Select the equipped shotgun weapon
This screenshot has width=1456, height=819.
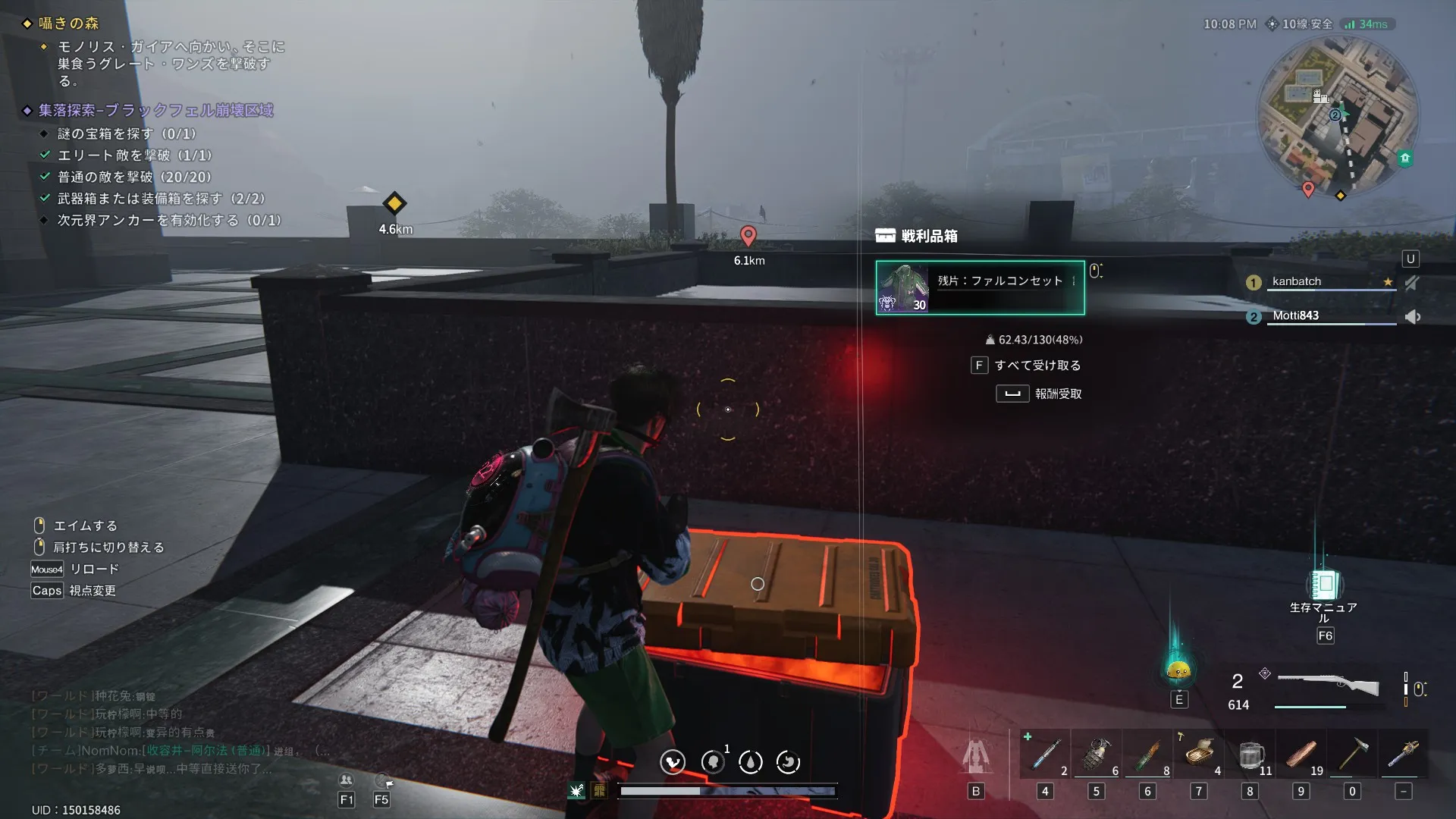[x=1327, y=685]
